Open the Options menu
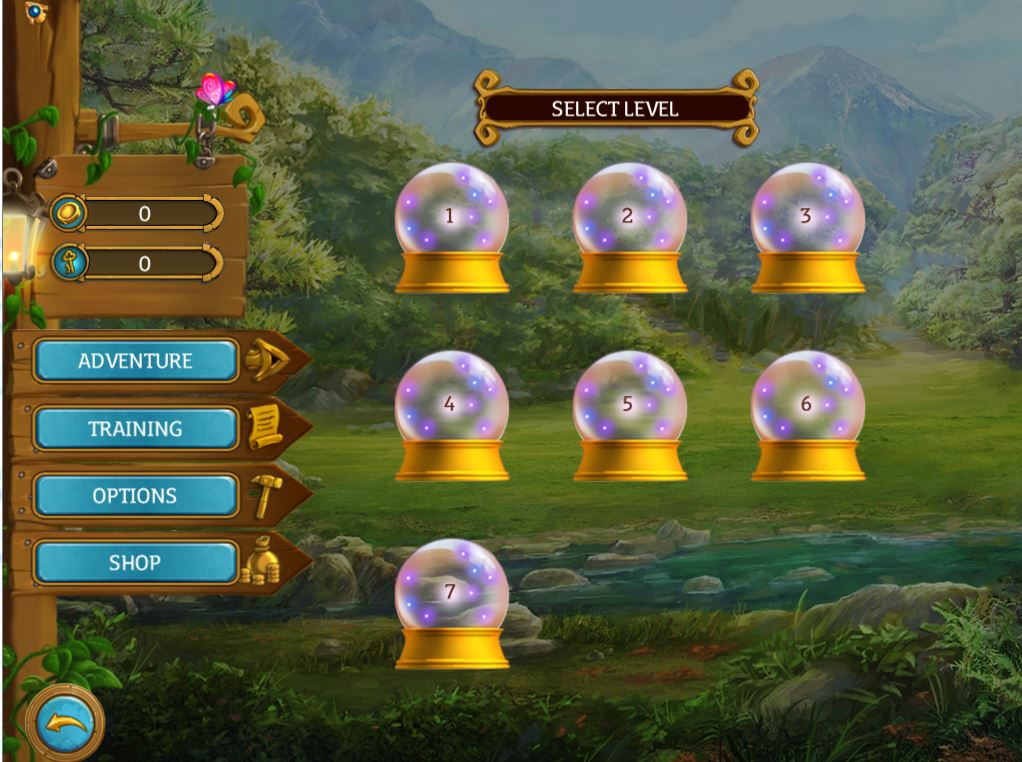 [x=136, y=496]
